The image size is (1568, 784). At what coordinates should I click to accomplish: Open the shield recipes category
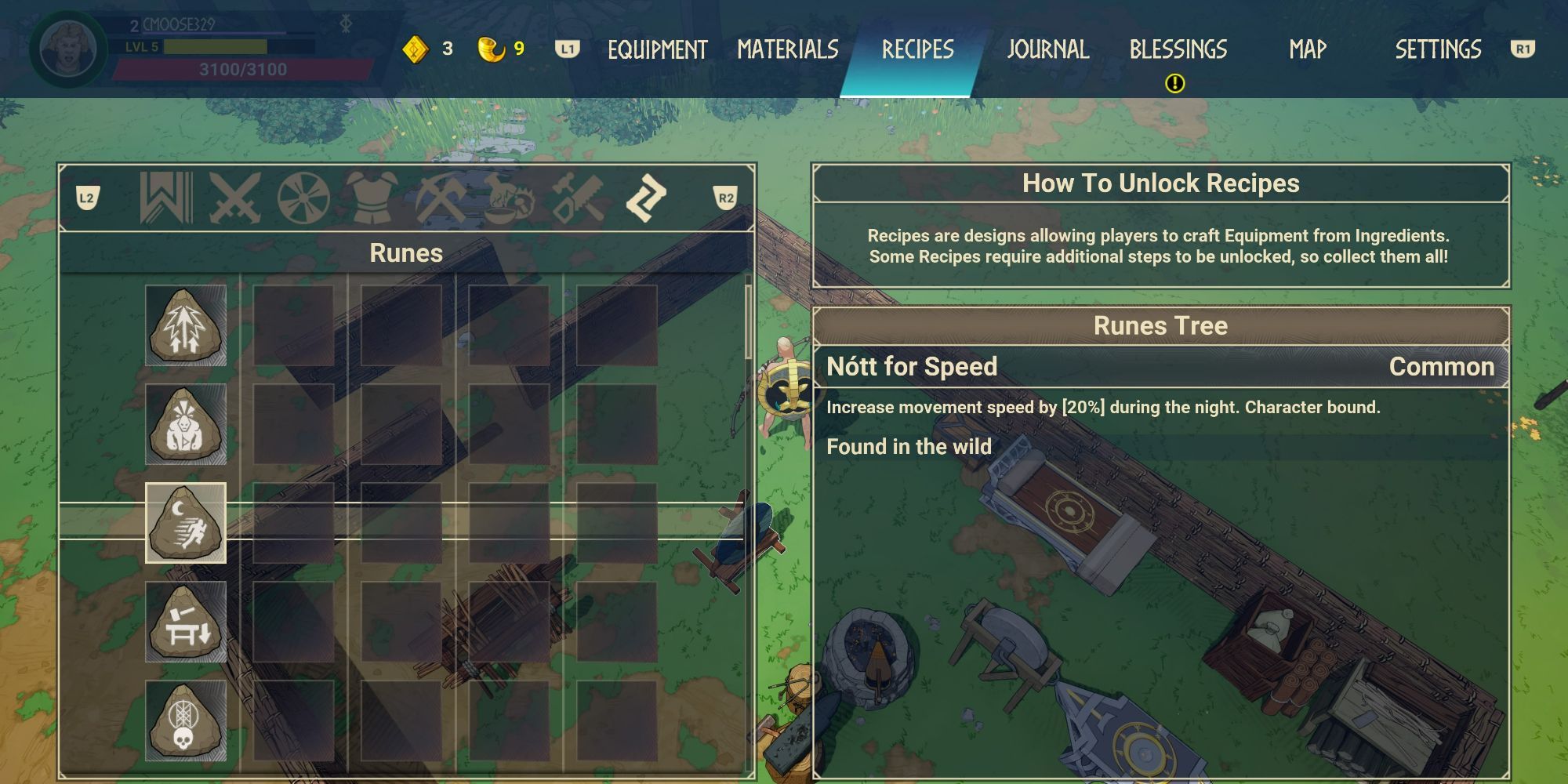301,198
